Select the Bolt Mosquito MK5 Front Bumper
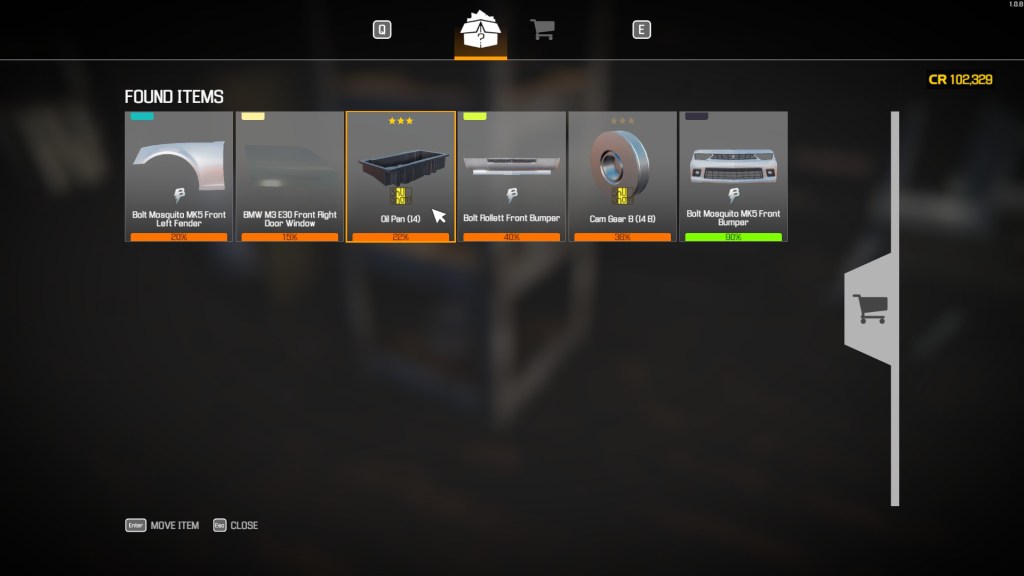Viewport: 1024px width, 576px height. (x=733, y=176)
